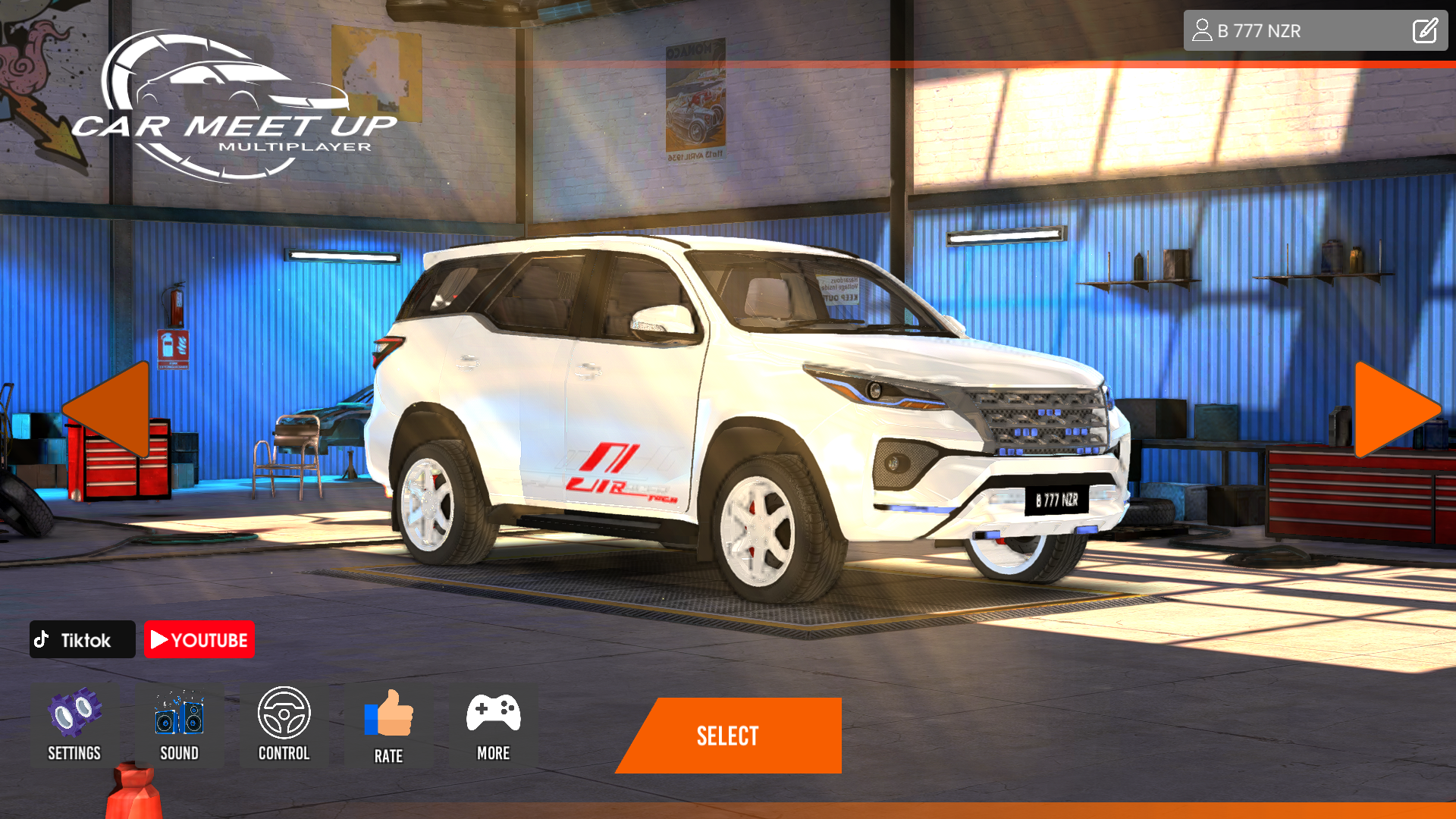Click the B 777 NZR front license plate
Screen dimensions: 1456x819
(1056, 500)
